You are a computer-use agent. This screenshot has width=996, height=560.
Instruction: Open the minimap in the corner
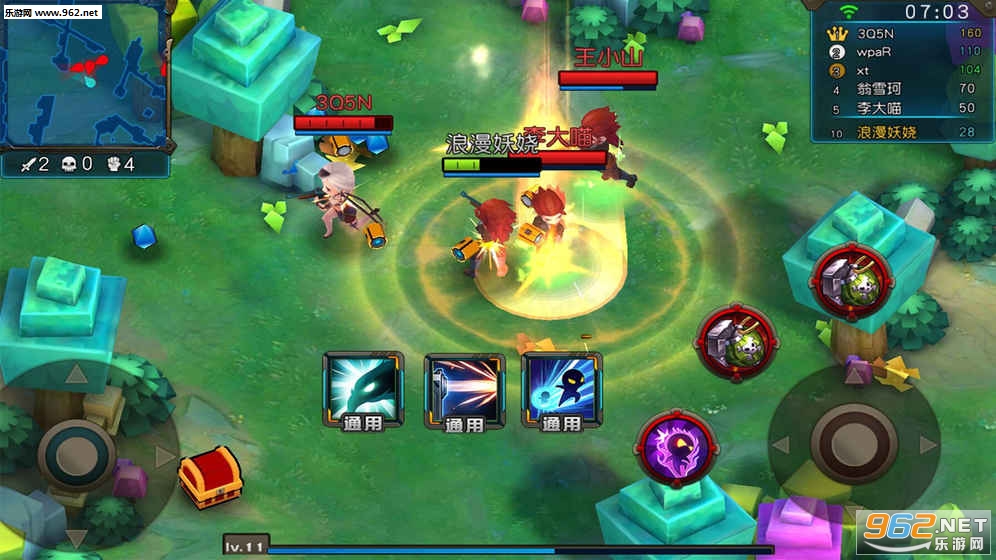84,74
